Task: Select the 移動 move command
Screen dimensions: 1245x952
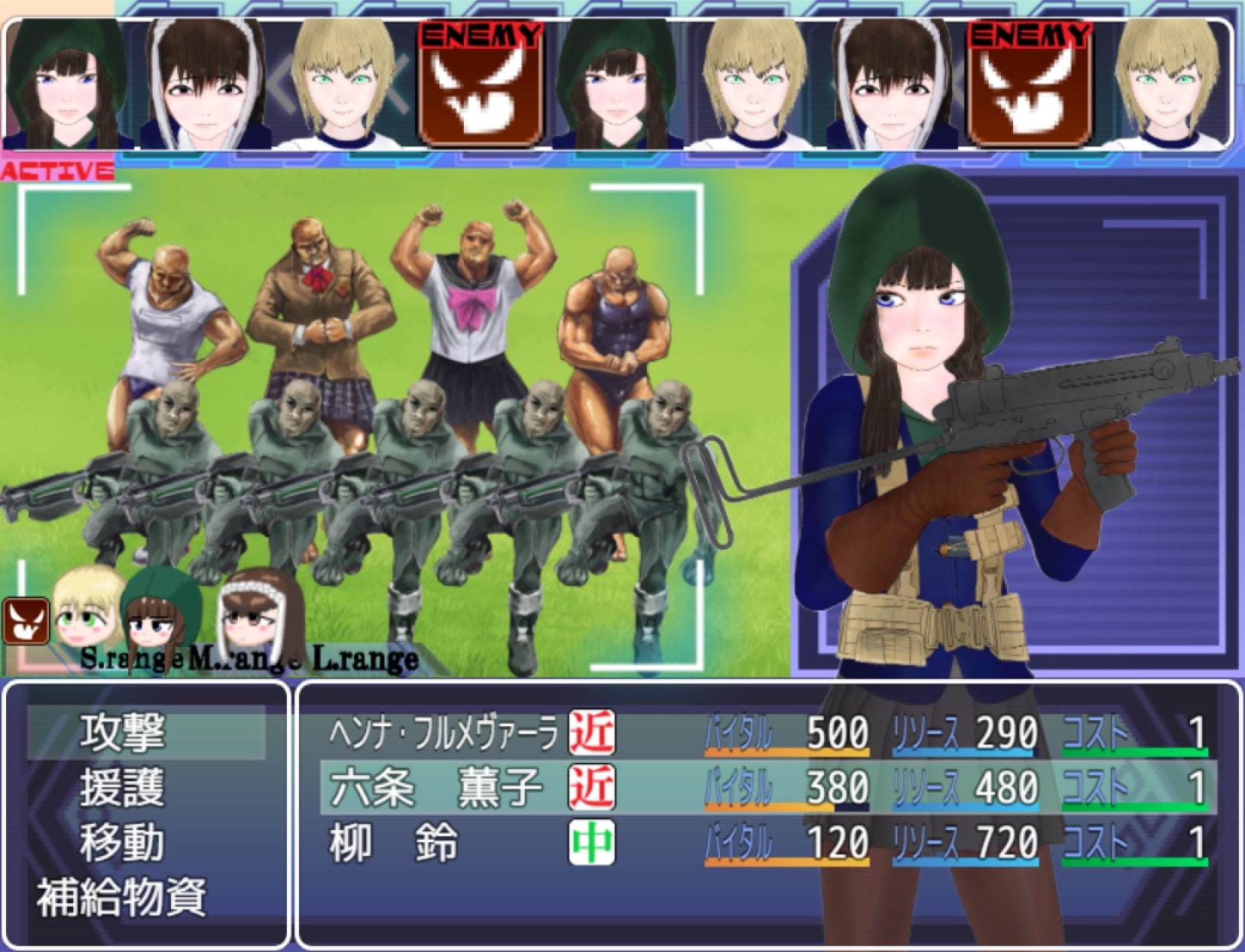Action: (122, 843)
